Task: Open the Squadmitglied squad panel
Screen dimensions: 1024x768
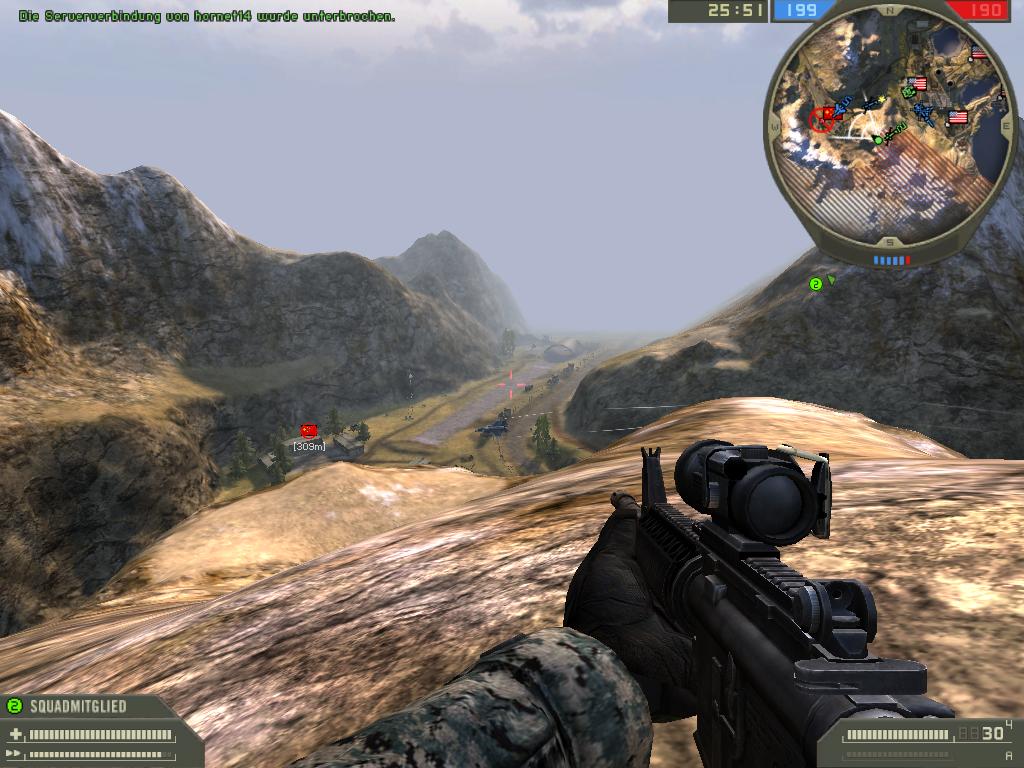Action: (x=78, y=706)
